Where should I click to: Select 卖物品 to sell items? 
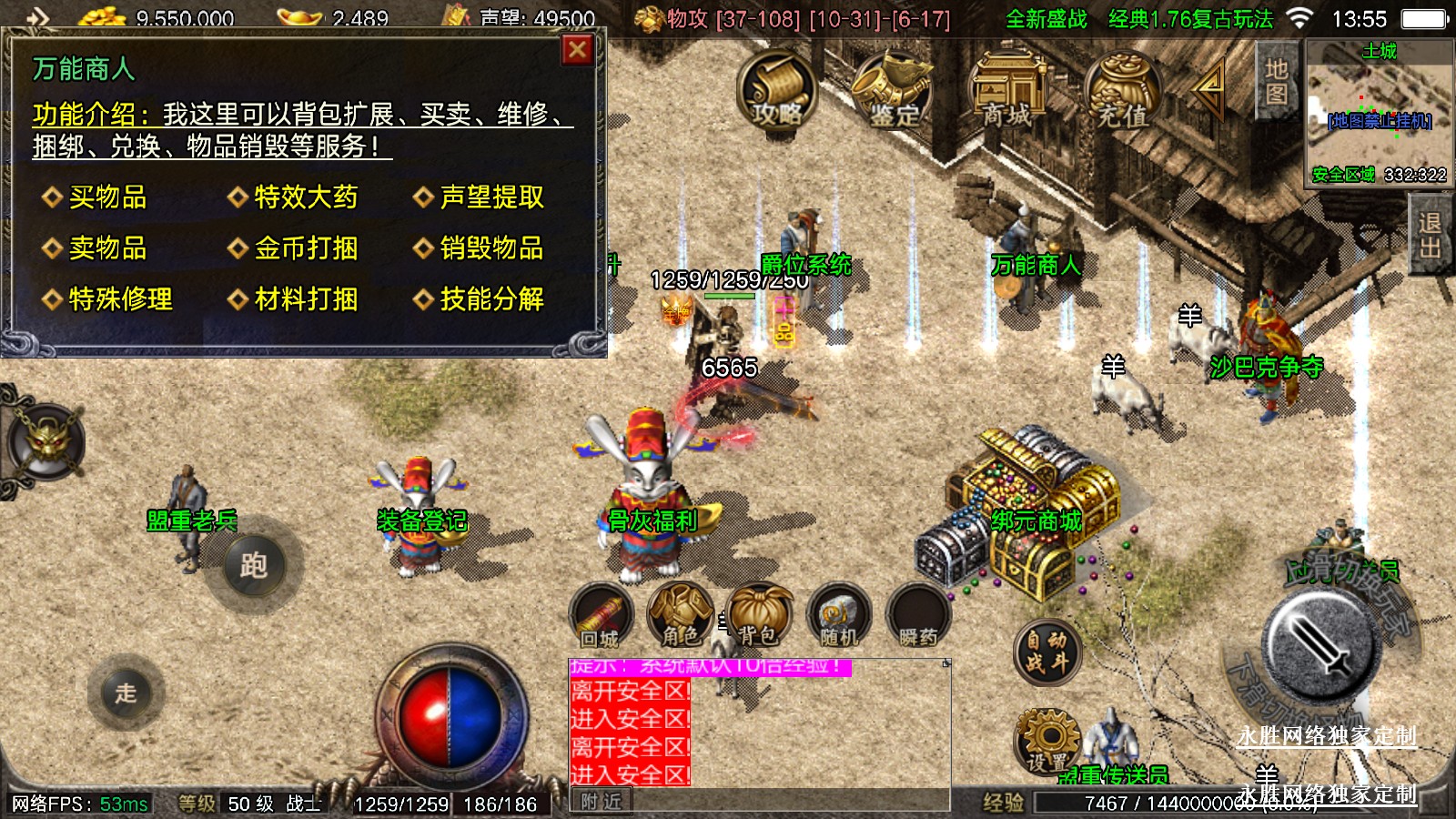(x=107, y=248)
